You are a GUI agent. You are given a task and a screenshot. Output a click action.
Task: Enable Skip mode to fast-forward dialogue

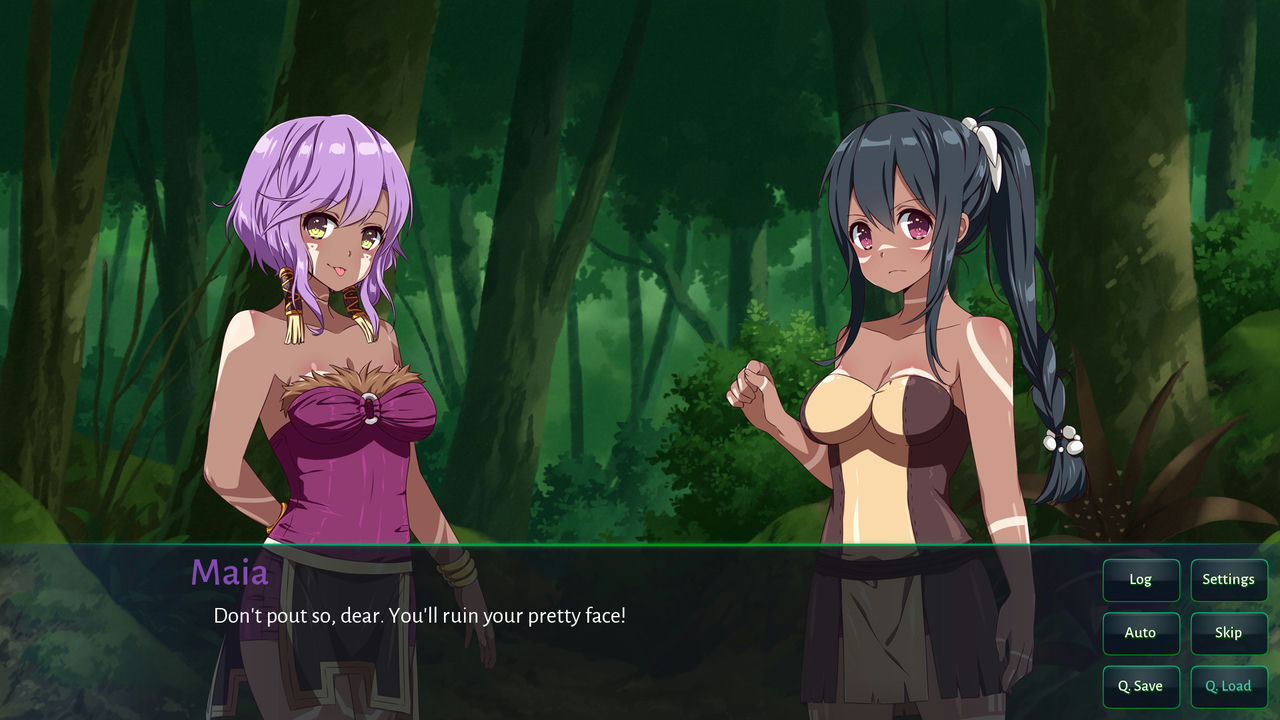pyautogui.click(x=1229, y=633)
